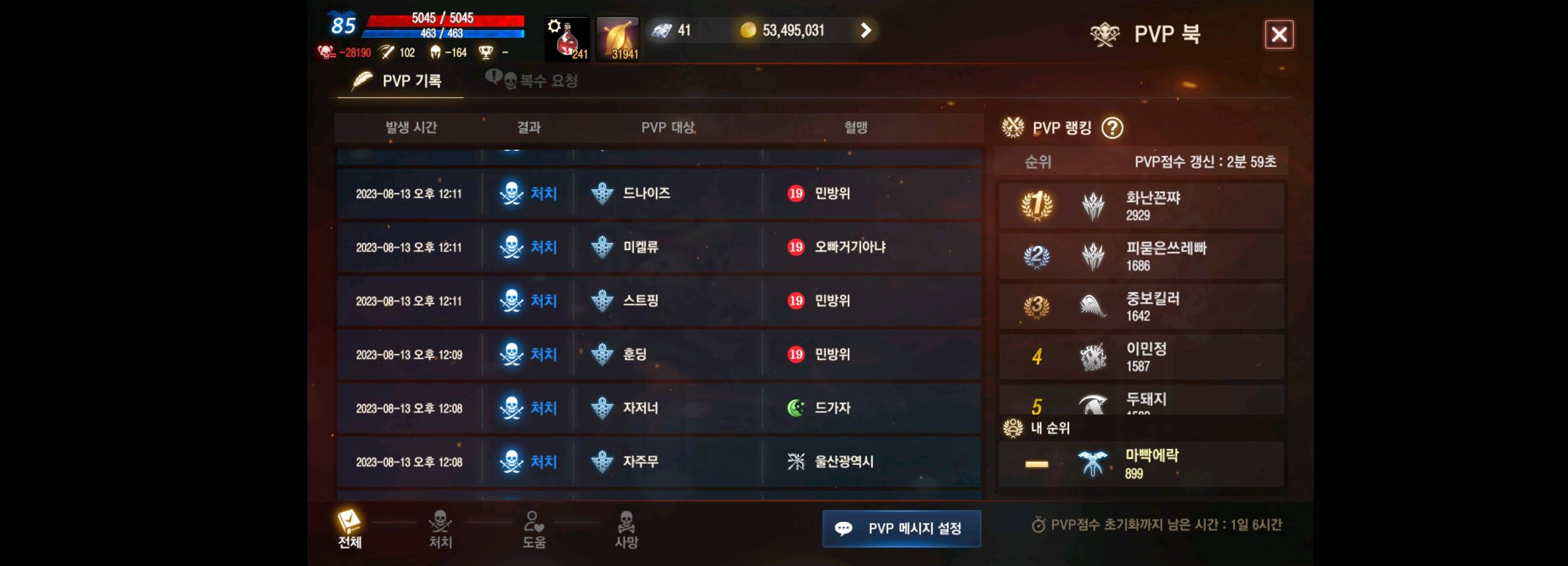Click the blue skull 처치 icon beside 드나이즈
The height and width of the screenshot is (566, 1568).
(513, 193)
